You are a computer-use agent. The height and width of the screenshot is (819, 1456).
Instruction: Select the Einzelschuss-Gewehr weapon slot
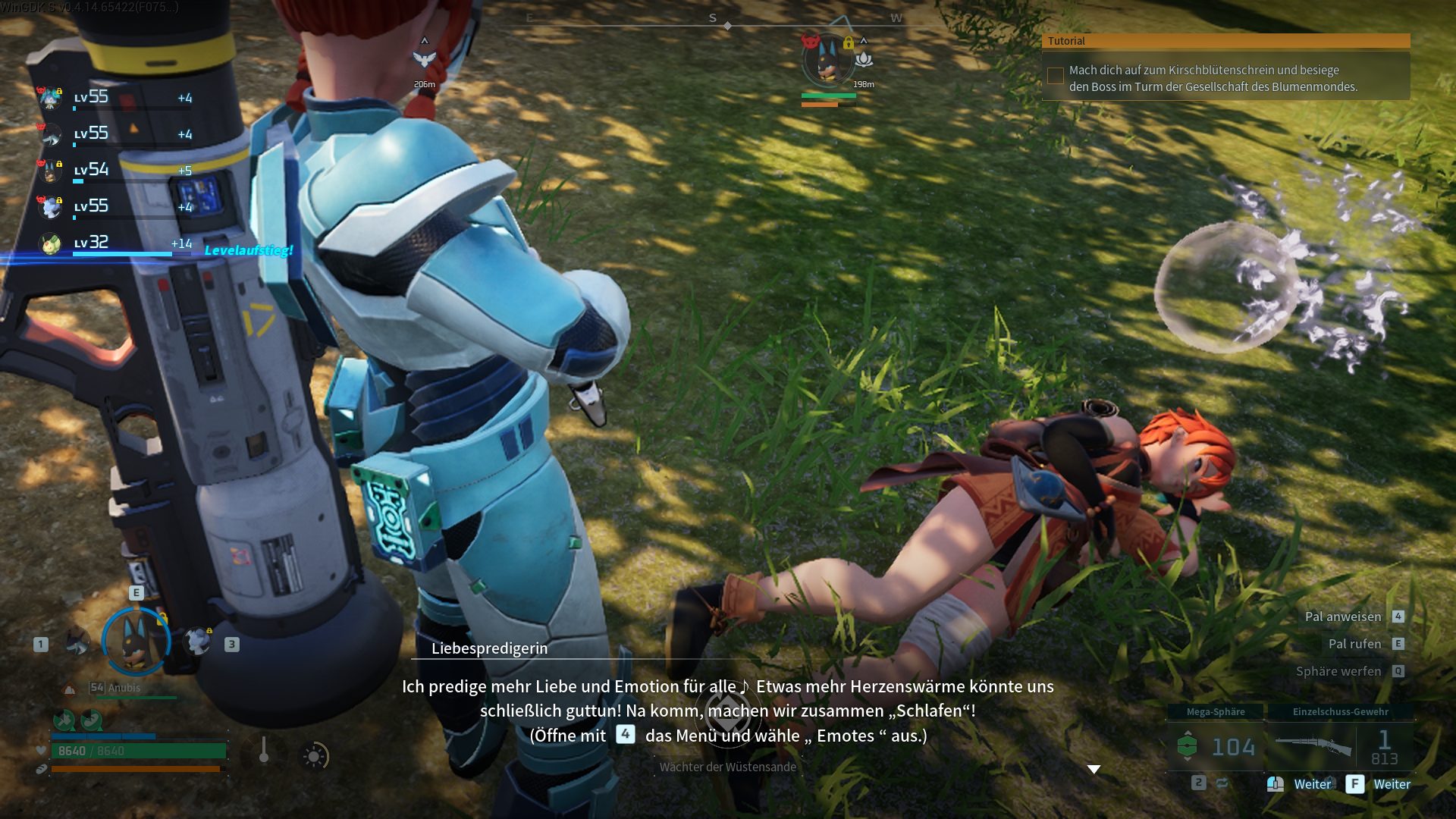1339,746
